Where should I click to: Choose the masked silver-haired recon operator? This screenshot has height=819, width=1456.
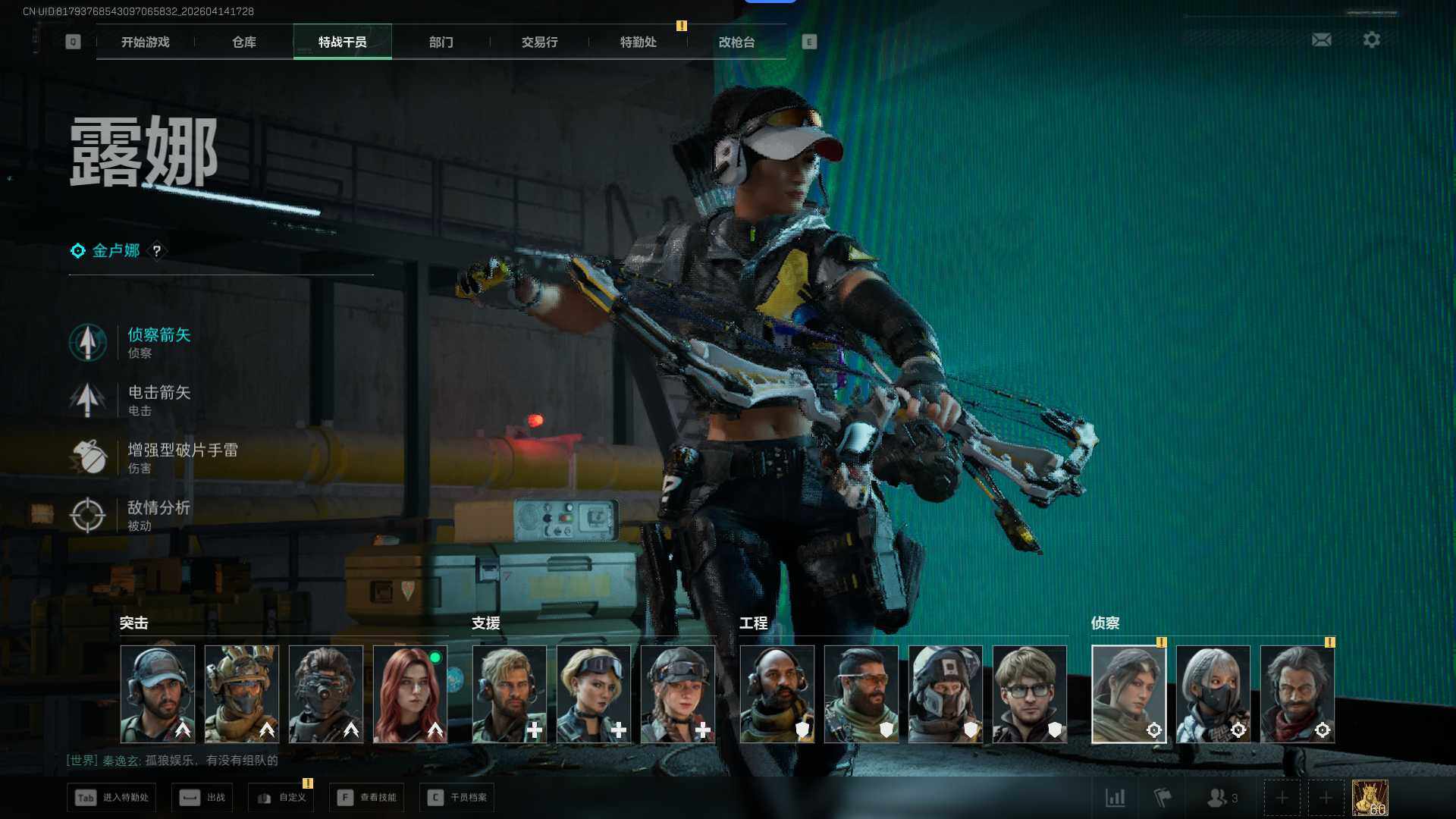[x=1213, y=694]
